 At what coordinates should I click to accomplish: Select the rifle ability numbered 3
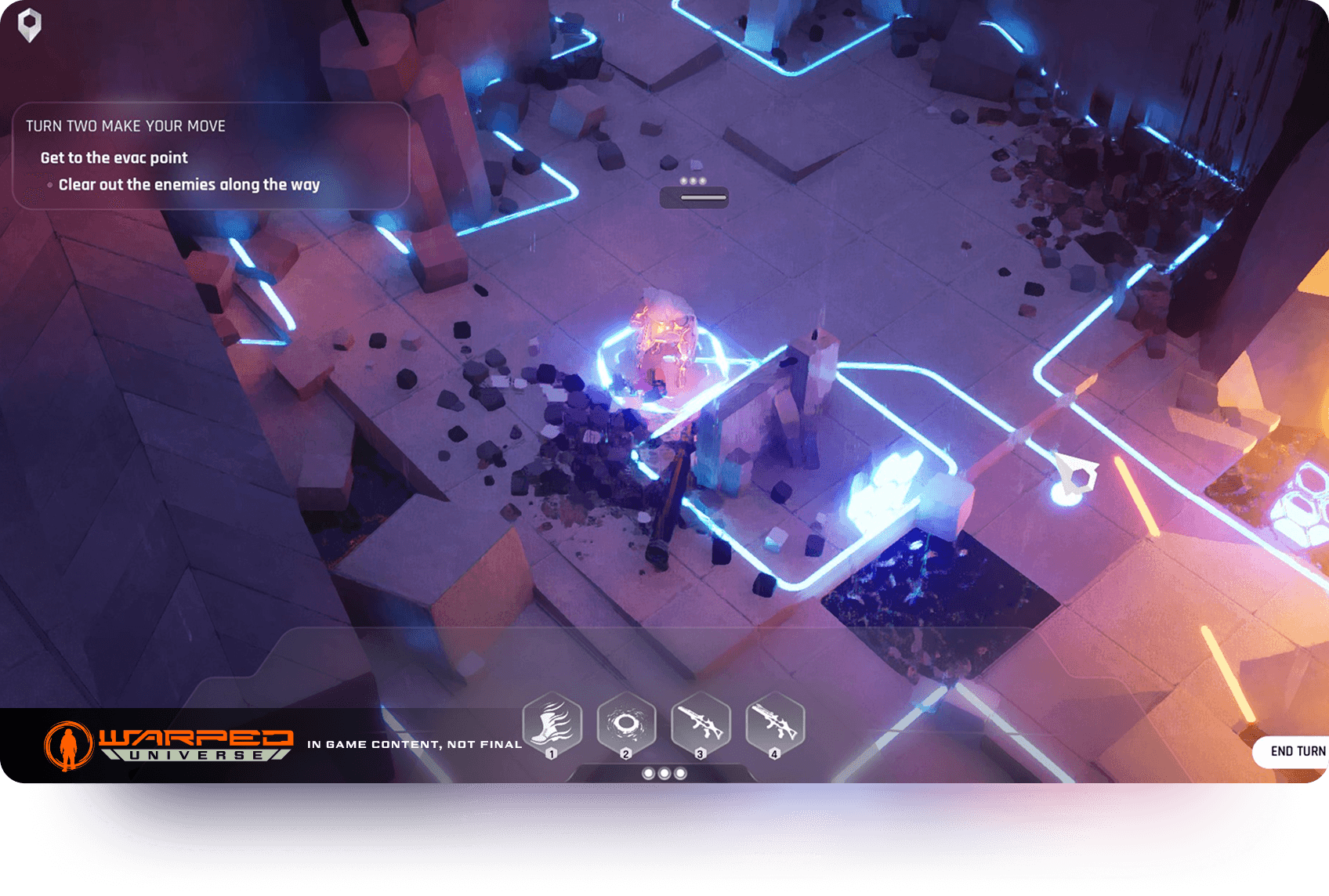click(701, 724)
